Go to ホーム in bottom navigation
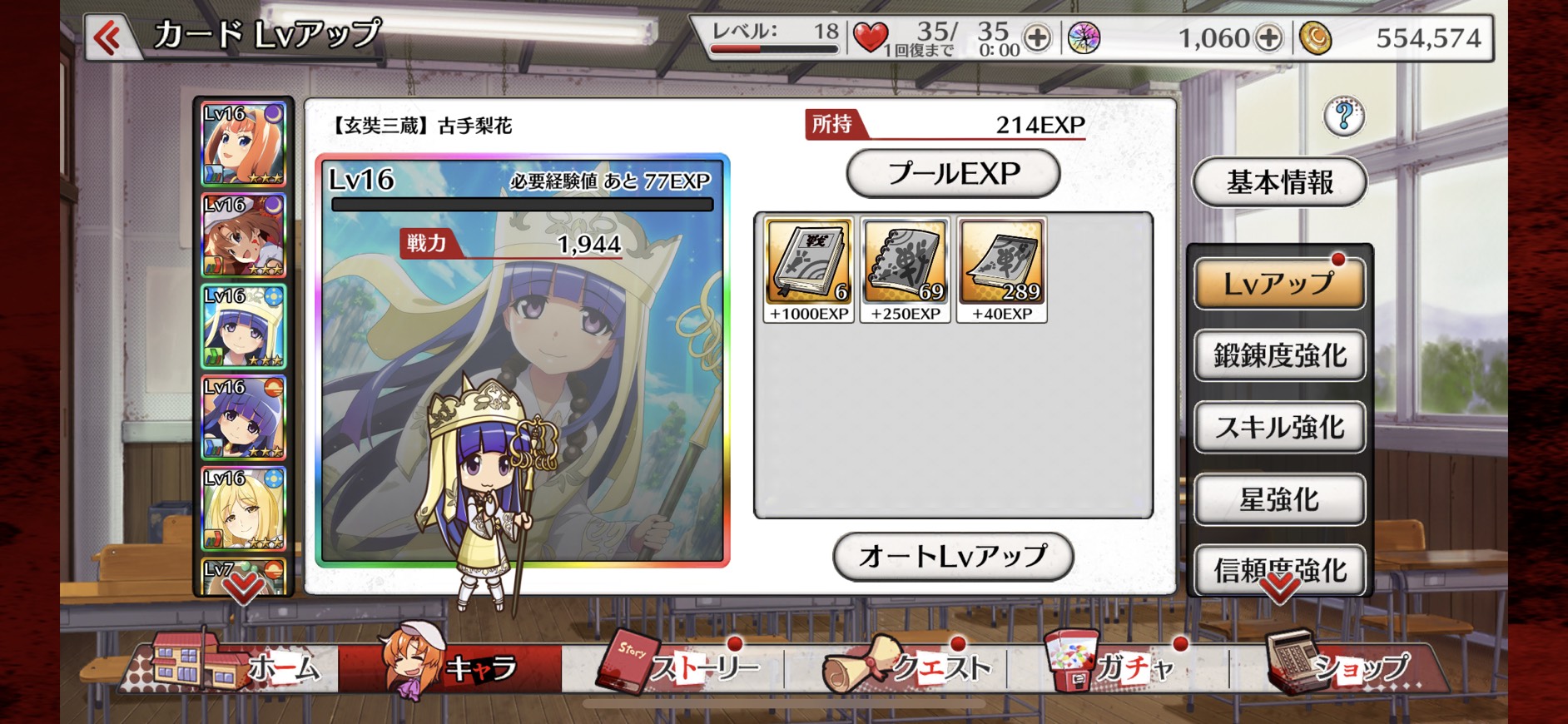The image size is (1568, 724). [241, 666]
